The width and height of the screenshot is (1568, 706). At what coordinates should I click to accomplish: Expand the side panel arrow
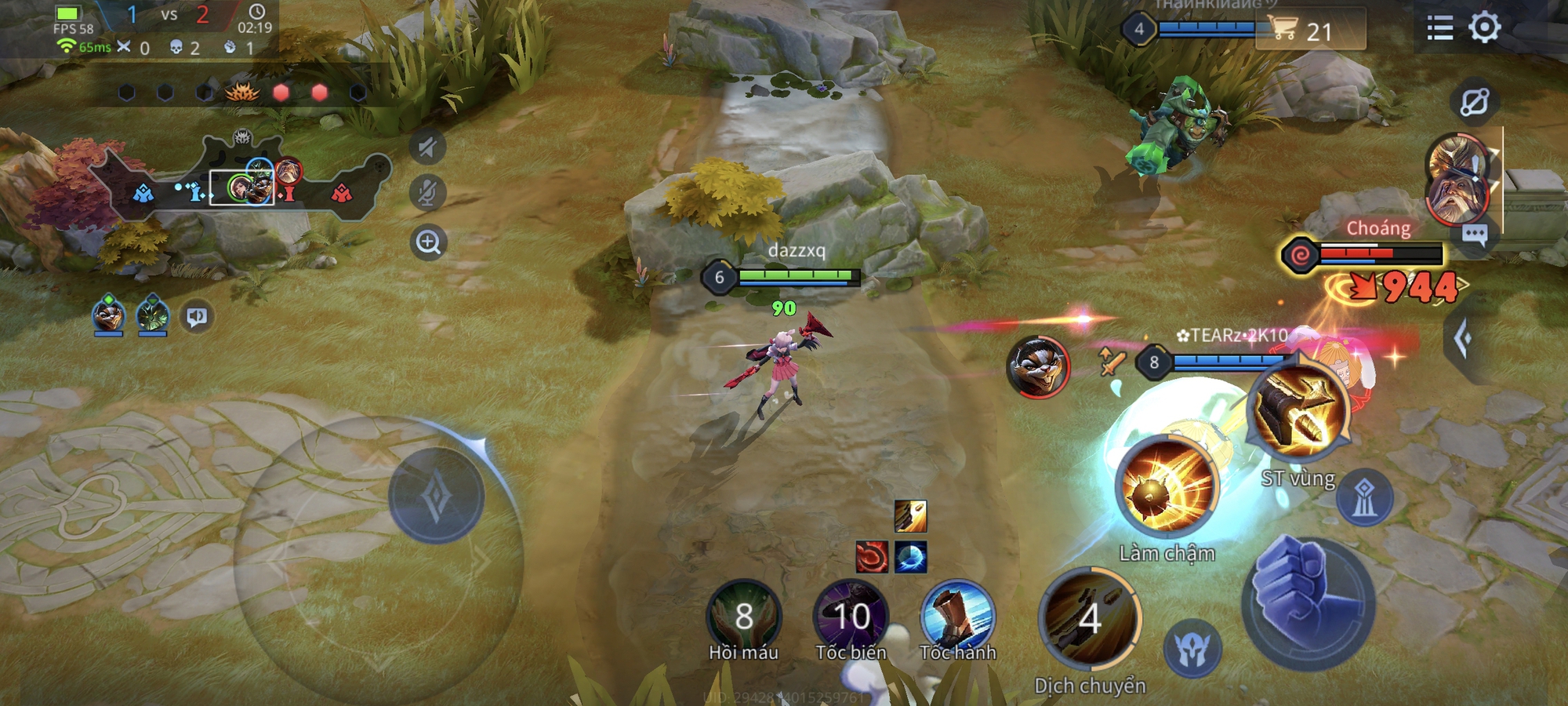[1463, 339]
